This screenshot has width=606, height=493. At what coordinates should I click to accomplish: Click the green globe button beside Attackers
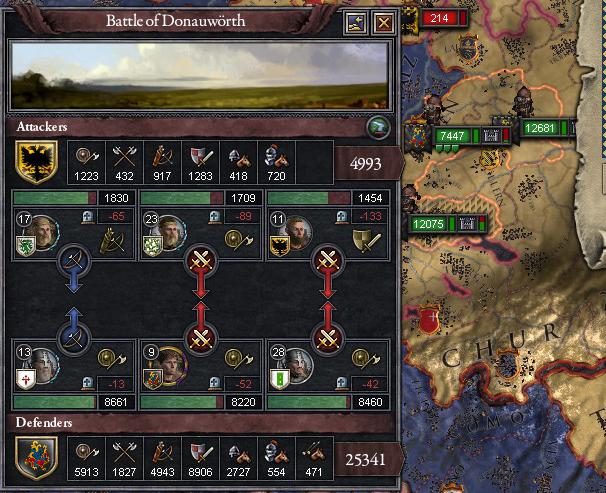click(x=377, y=126)
